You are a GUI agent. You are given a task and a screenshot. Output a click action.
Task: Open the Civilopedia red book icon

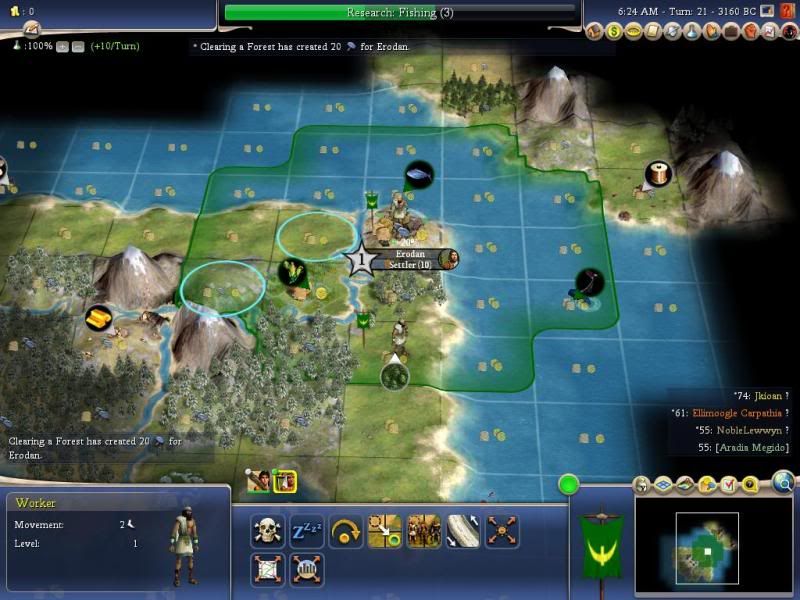783,10
